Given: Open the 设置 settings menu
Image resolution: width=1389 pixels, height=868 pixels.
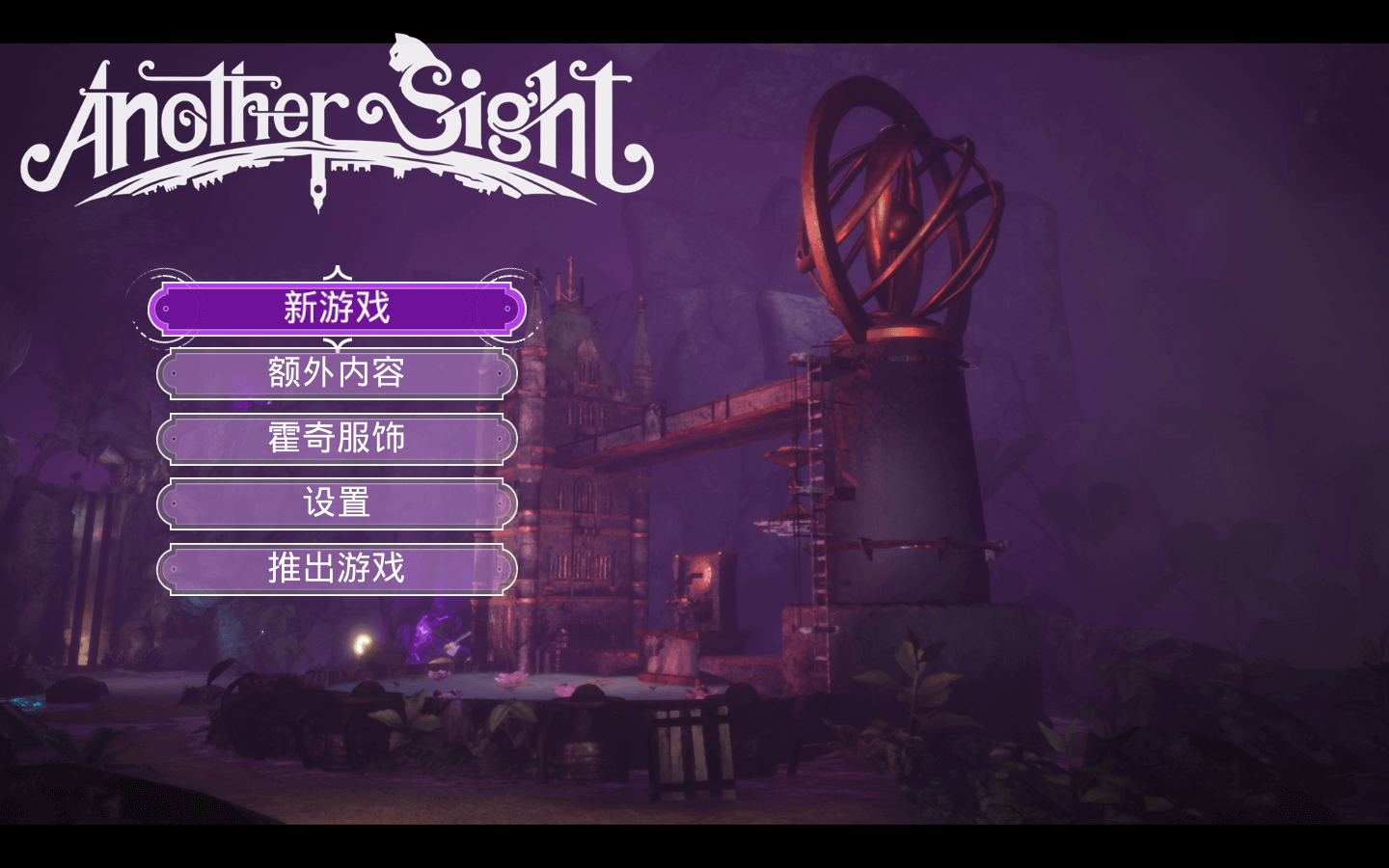Looking at the screenshot, I should tap(337, 503).
